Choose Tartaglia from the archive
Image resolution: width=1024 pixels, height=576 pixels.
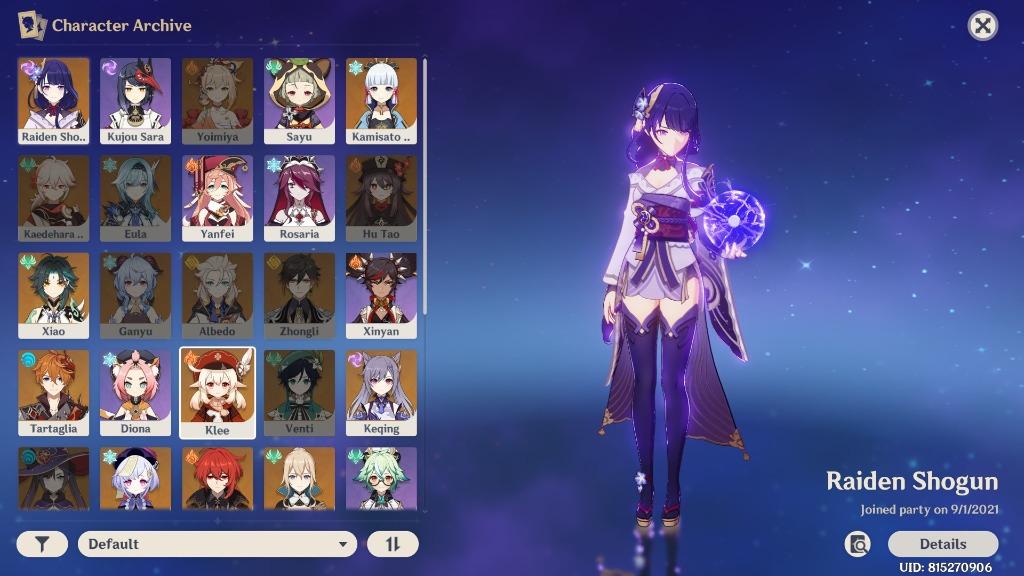[53, 392]
